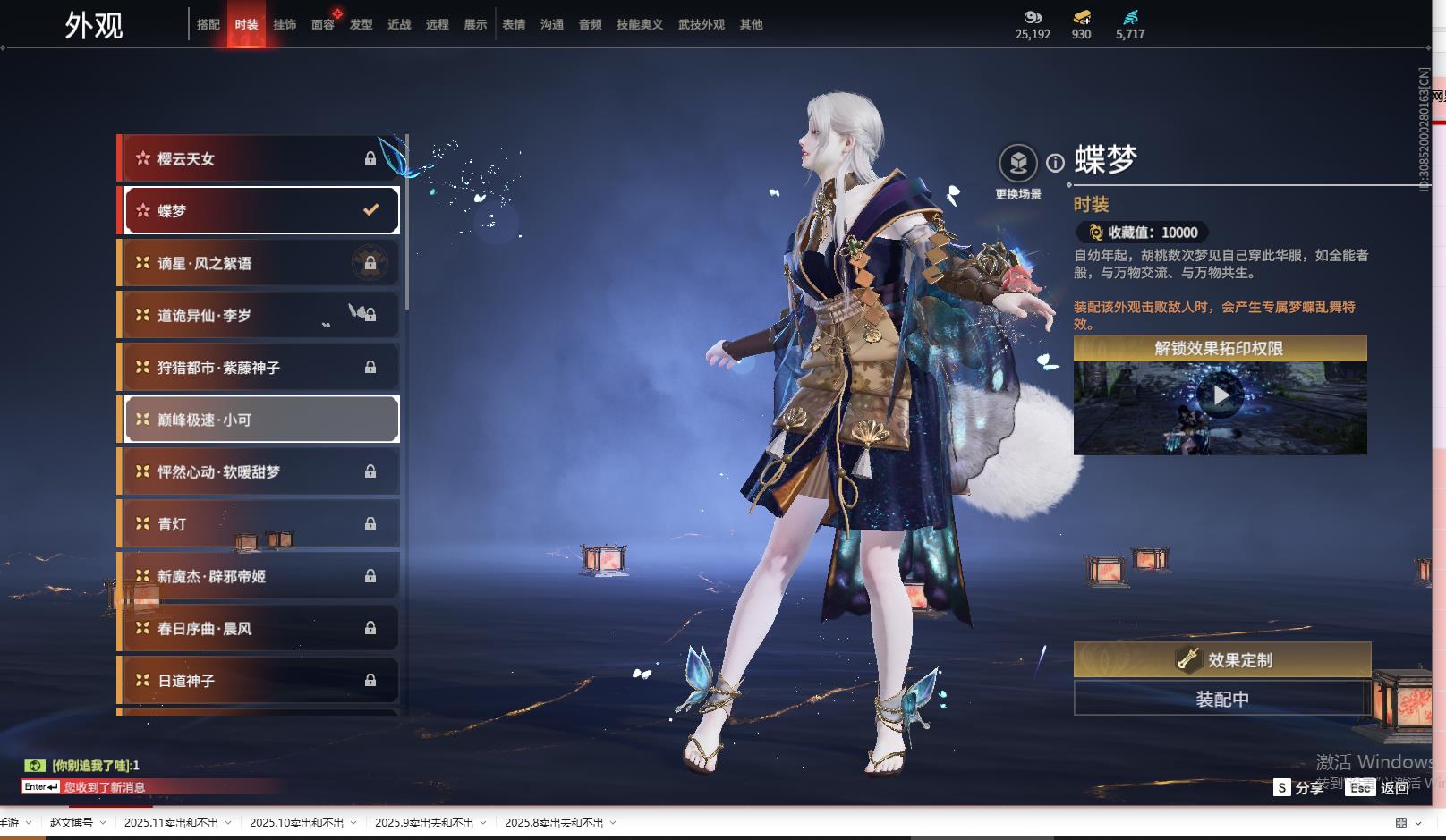Choose the 青灯 outfit row
Image resolution: width=1446 pixels, height=840 pixels.
pyautogui.click(x=260, y=524)
